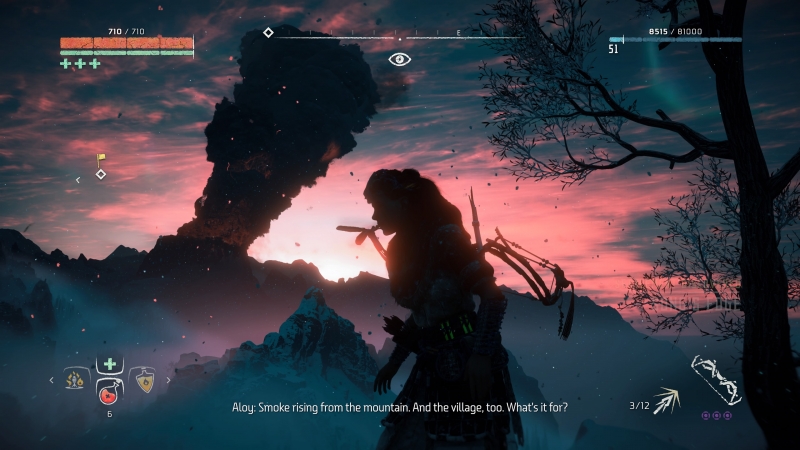Screen dimensions: 800x450
Task: Use the red health potion
Action: [108, 391]
